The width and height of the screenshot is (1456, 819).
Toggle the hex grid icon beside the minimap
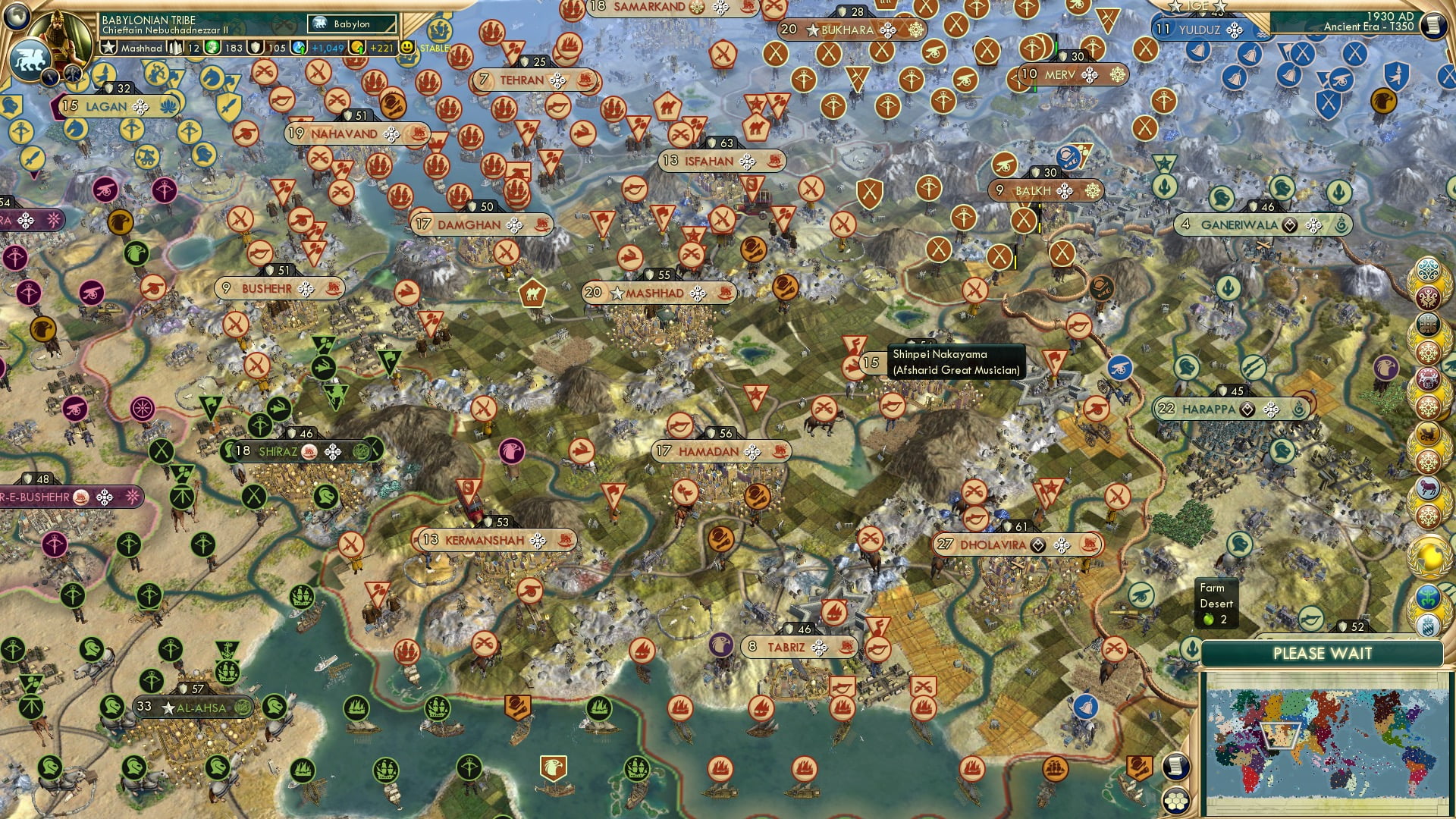click(1175, 801)
